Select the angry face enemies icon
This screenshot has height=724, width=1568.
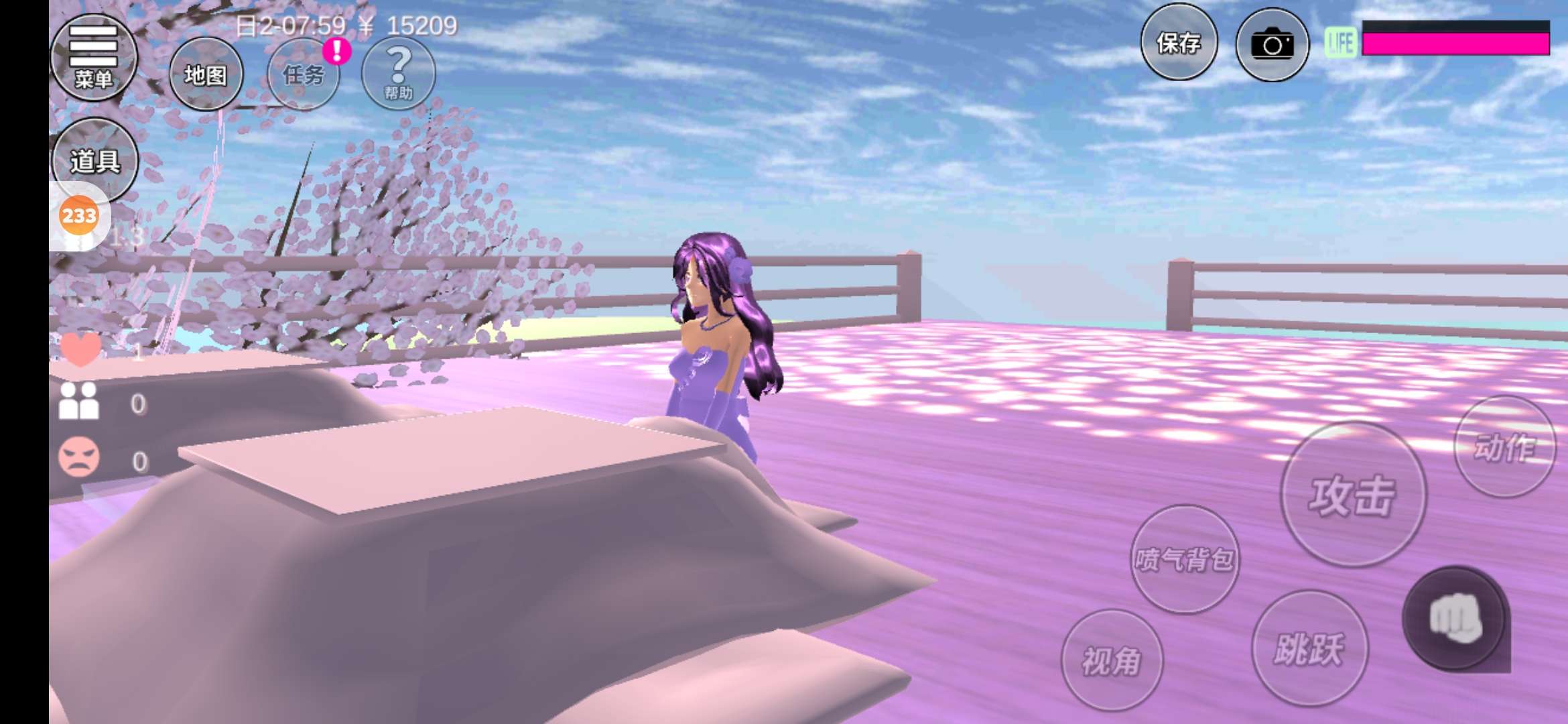pyautogui.click(x=79, y=458)
